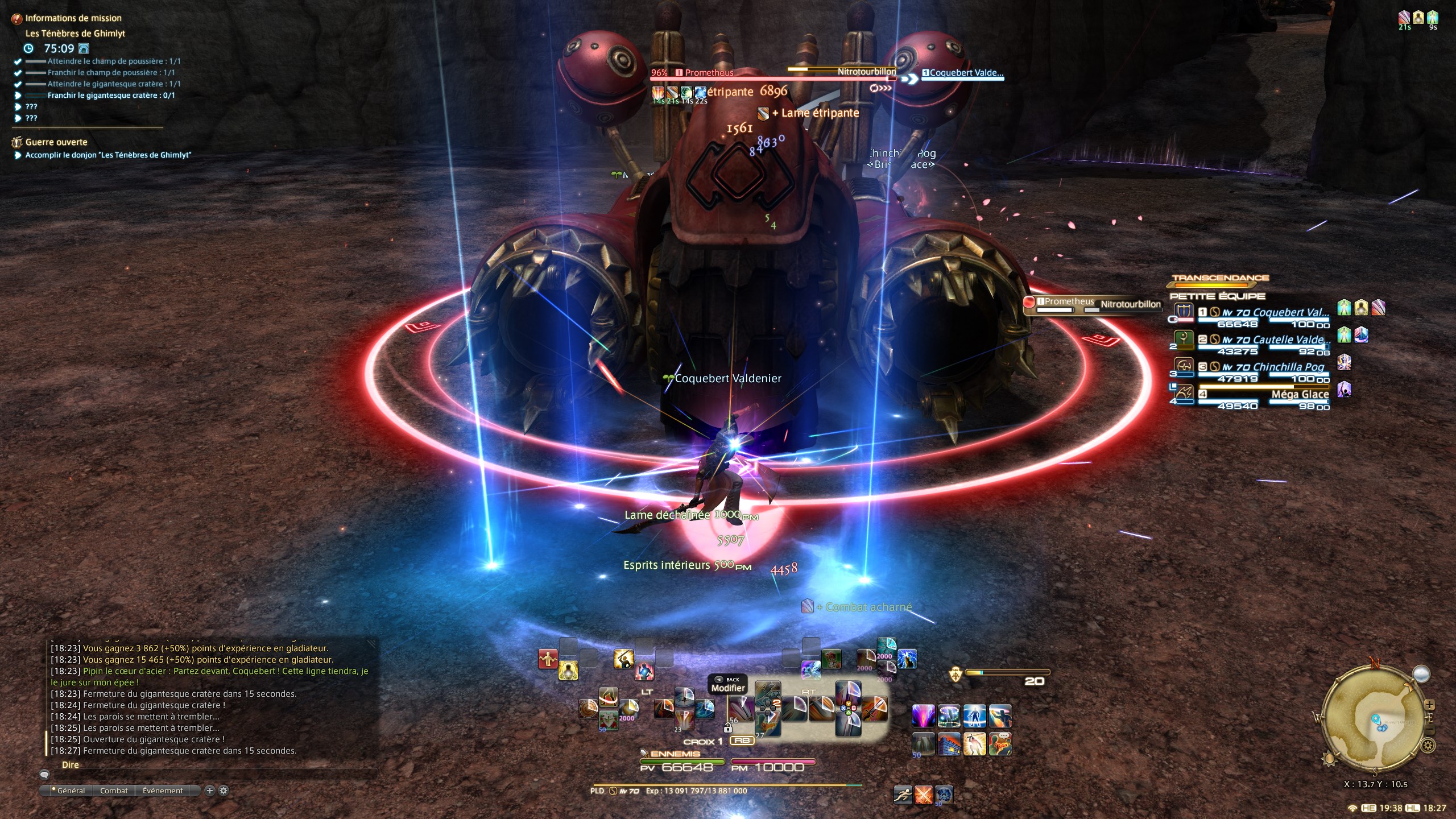The width and height of the screenshot is (1456, 819).
Task: Open chat log settings gear
Action: [224, 791]
